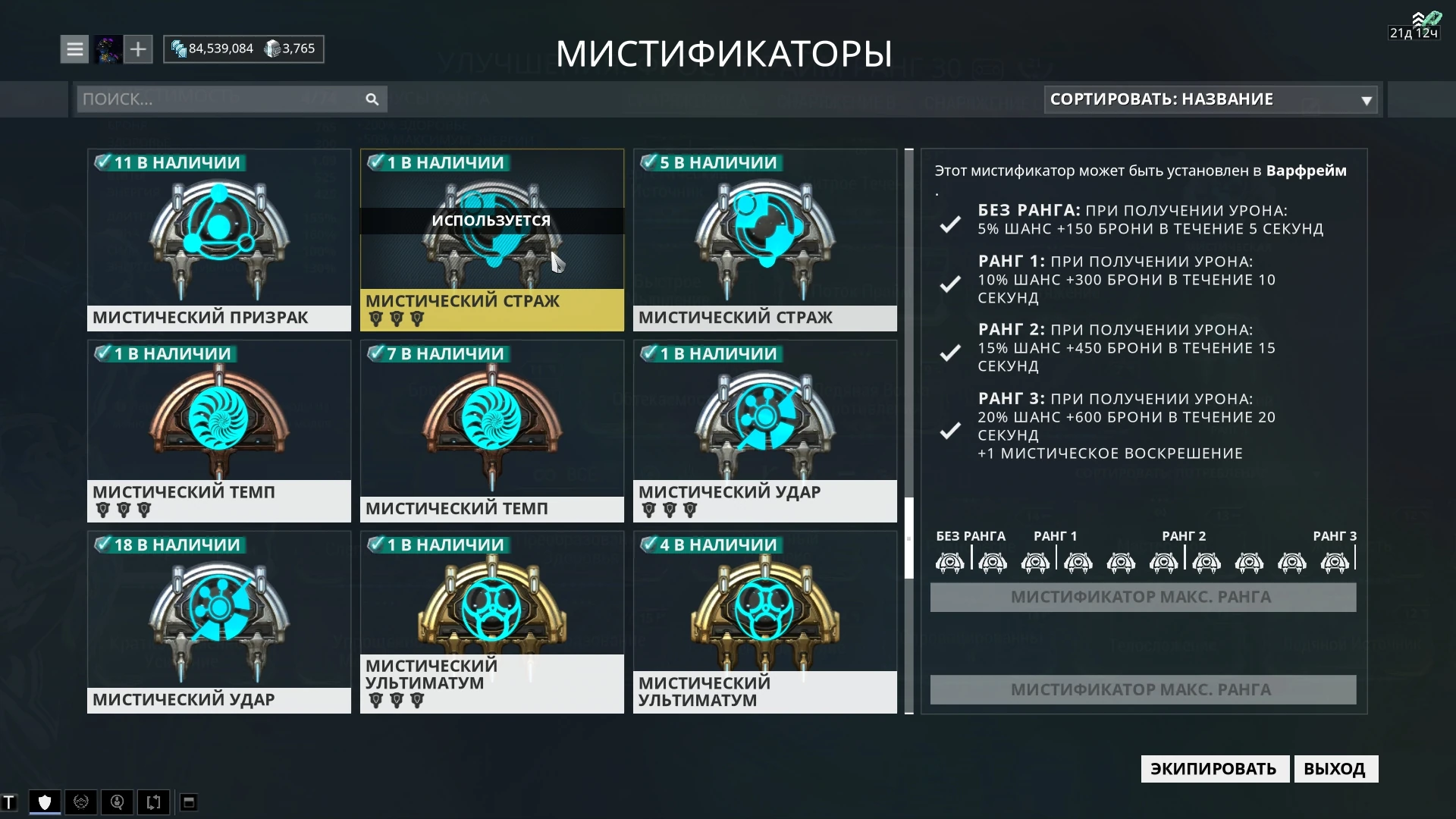Select the shield icon in bottom toolbar
This screenshot has width=1456, height=819.
point(43,802)
